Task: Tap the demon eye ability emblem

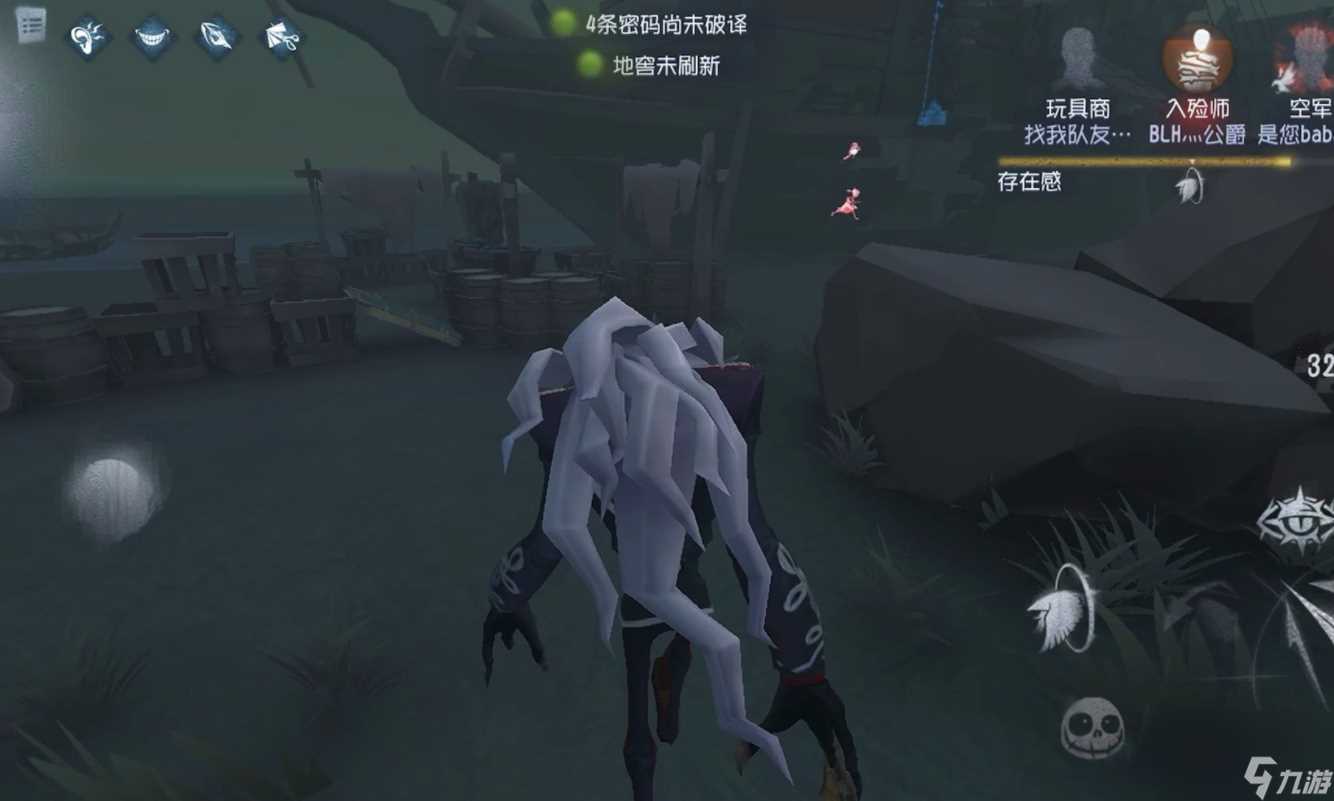Action: click(x=1300, y=520)
